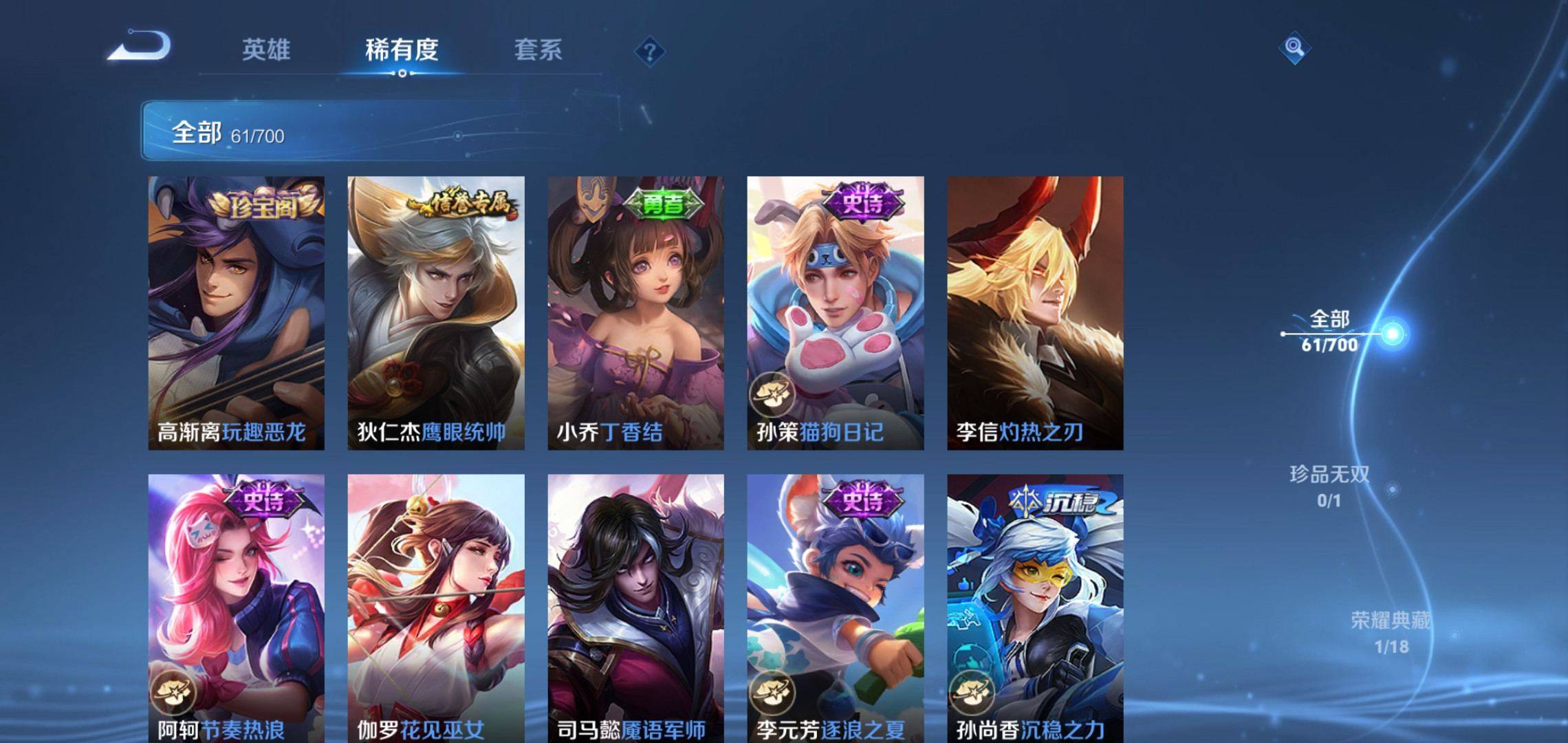Select the 孙策 猫狗日记 skin card
Image resolution: width=1568 pixels, height=743 pixels.
click(x=835, y=313)
